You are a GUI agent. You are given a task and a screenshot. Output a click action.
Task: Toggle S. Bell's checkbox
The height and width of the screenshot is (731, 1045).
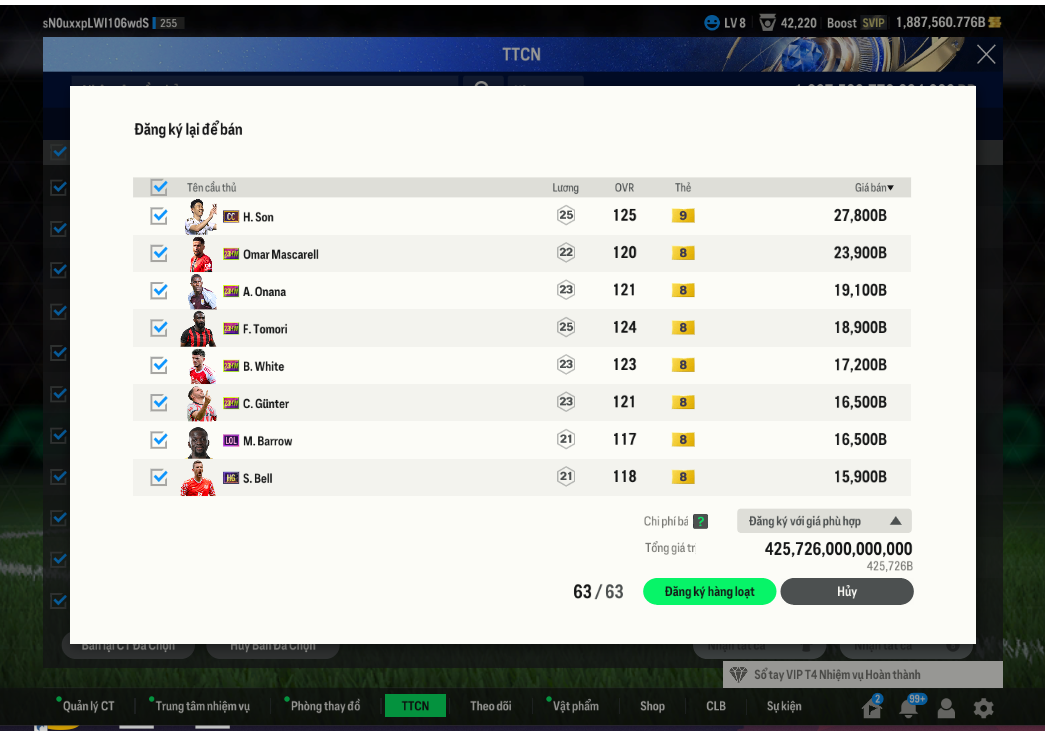159,477
